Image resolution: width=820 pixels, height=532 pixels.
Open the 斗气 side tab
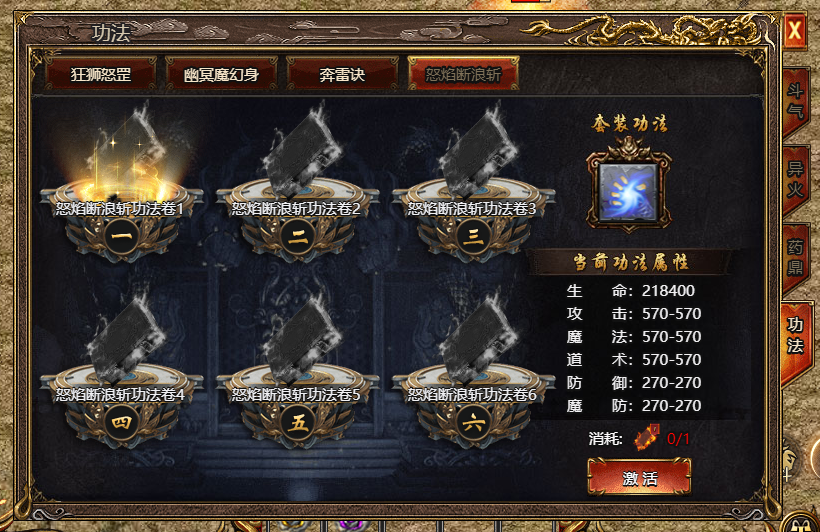(796, 108)
